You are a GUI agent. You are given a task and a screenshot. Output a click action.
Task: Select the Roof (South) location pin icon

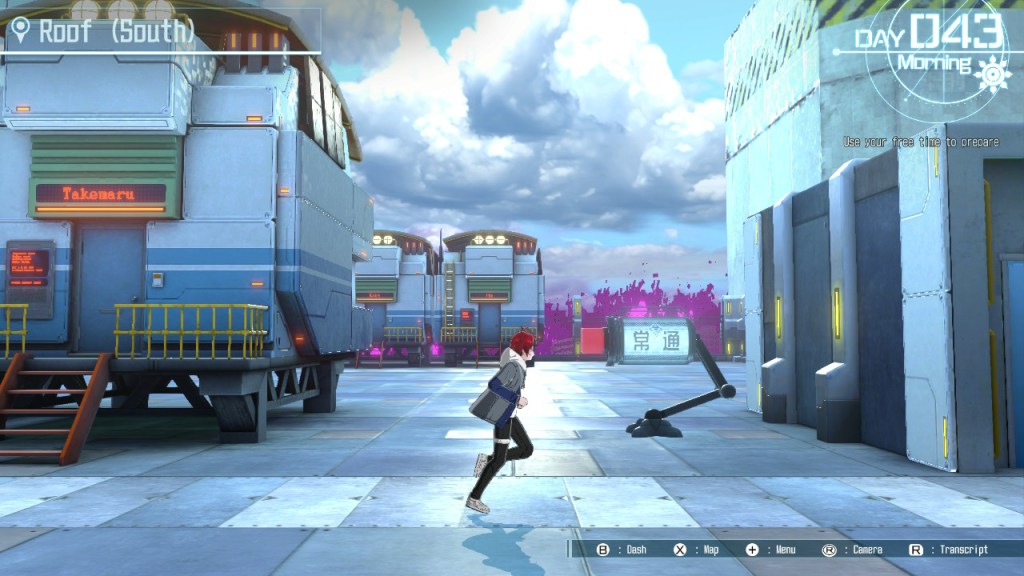click(x=20, y=31)
